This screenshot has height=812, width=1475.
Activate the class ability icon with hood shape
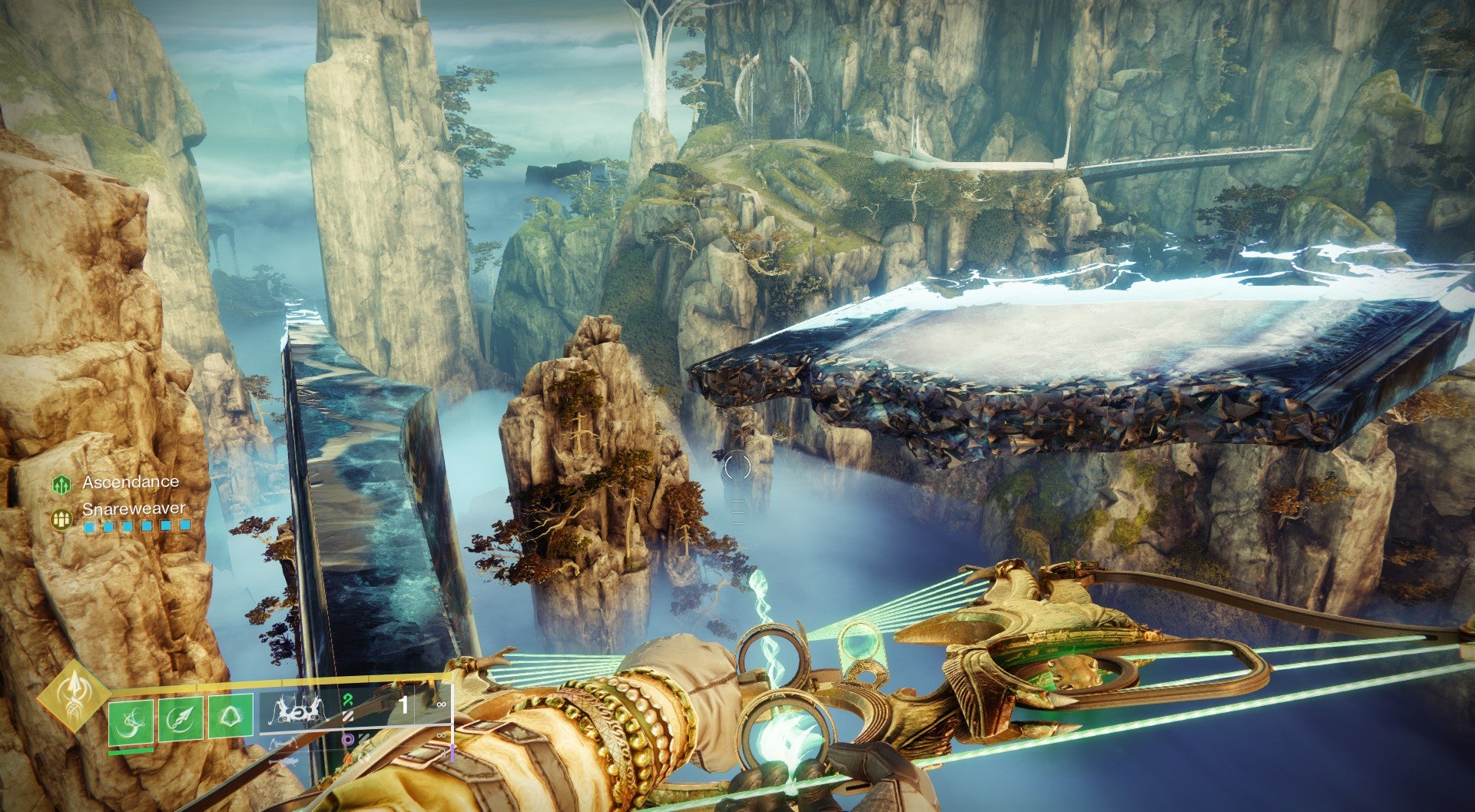230,715
